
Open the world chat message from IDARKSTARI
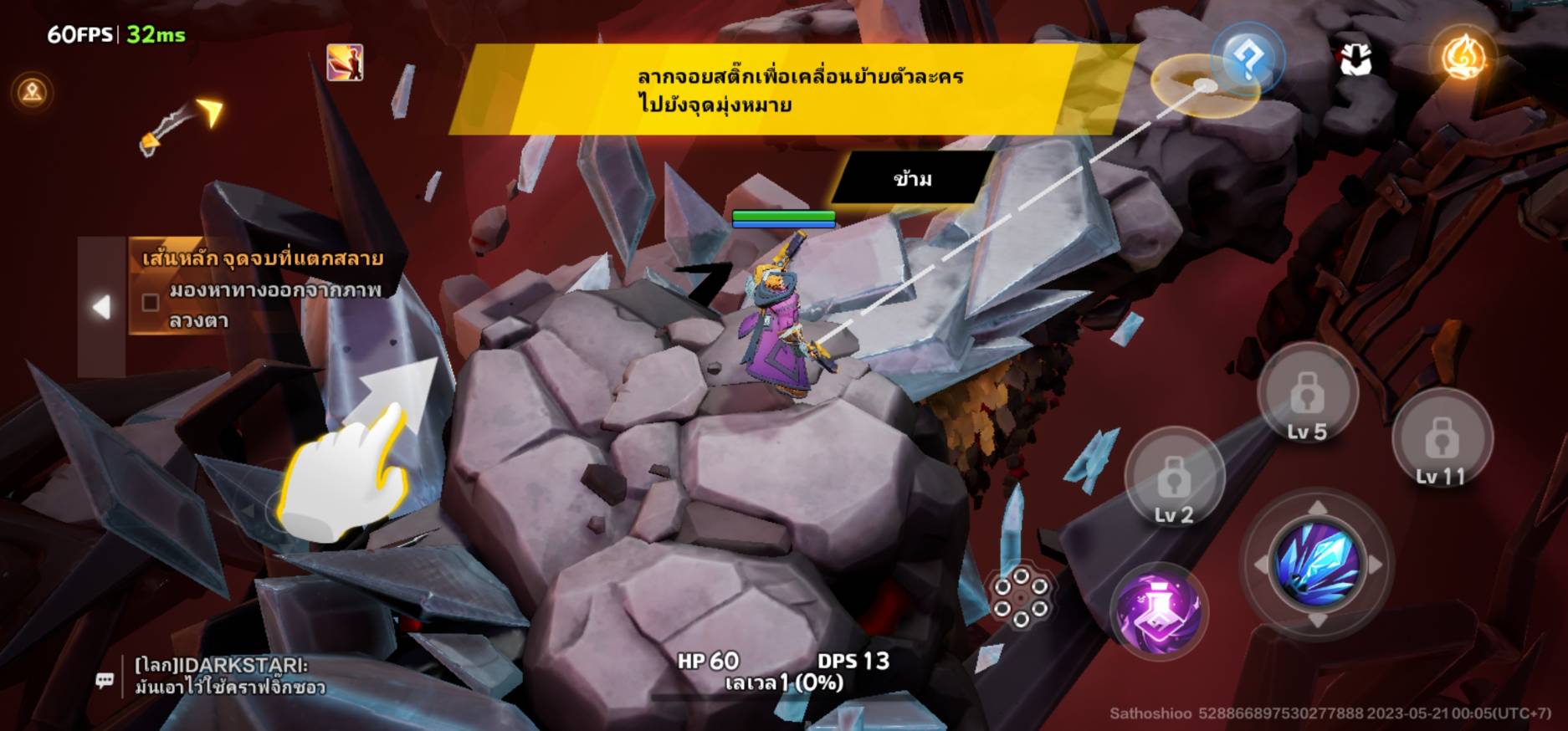pyautogui.click(x=228, y=676)
